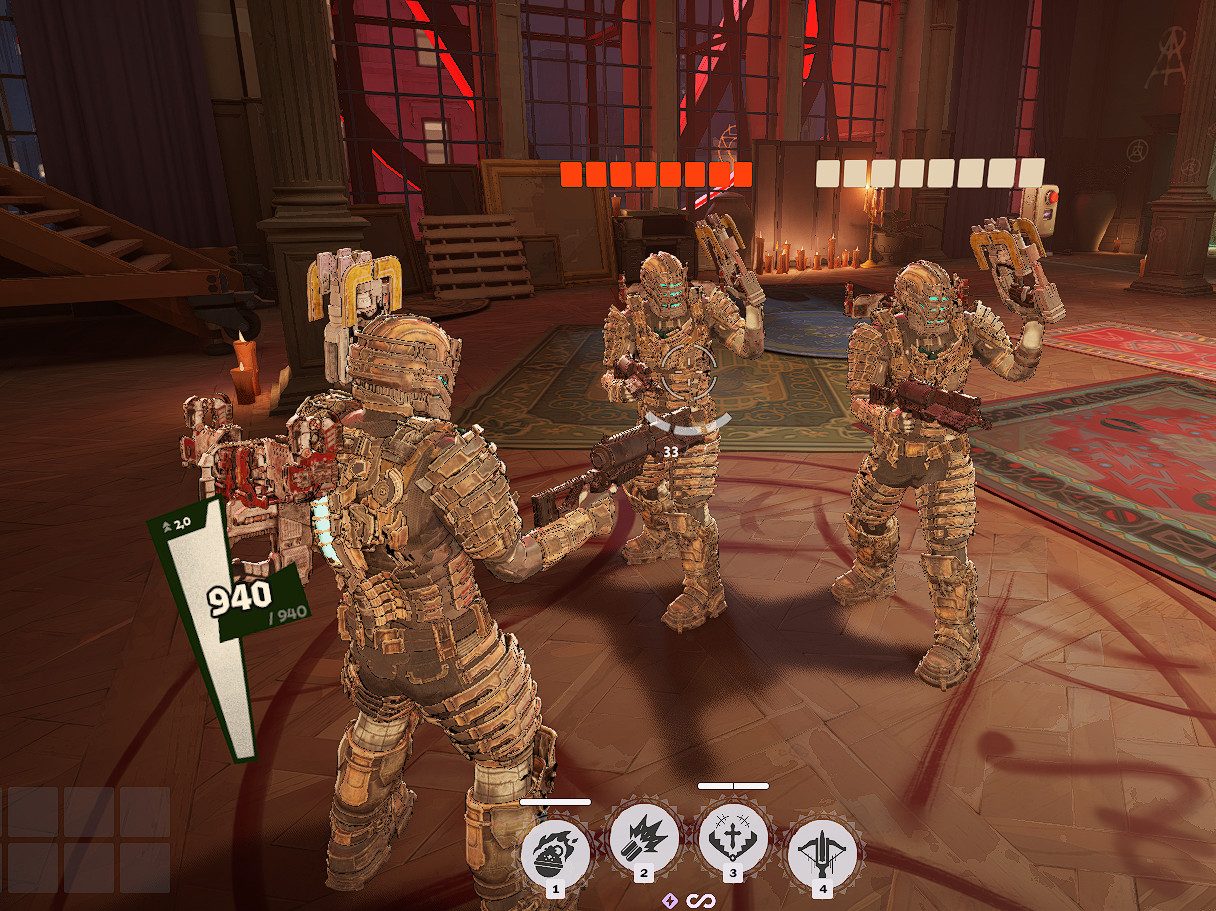The width and height of the screenshot is (1216, 911).
Task: Select the cross emblem ability
Action: click(733, 838)
